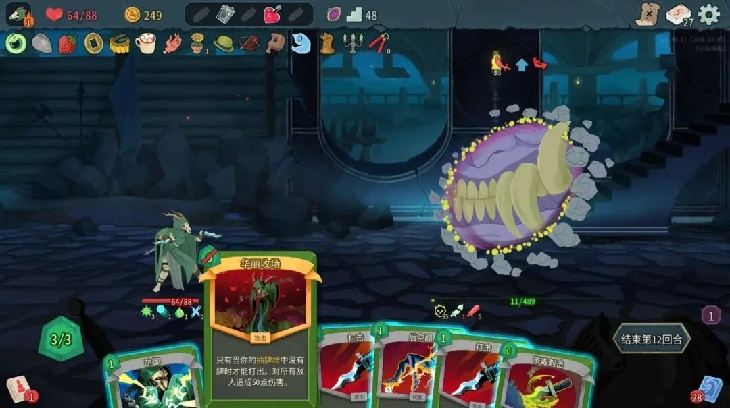
Task: Open the discard pile
Action: pos(711,388)
